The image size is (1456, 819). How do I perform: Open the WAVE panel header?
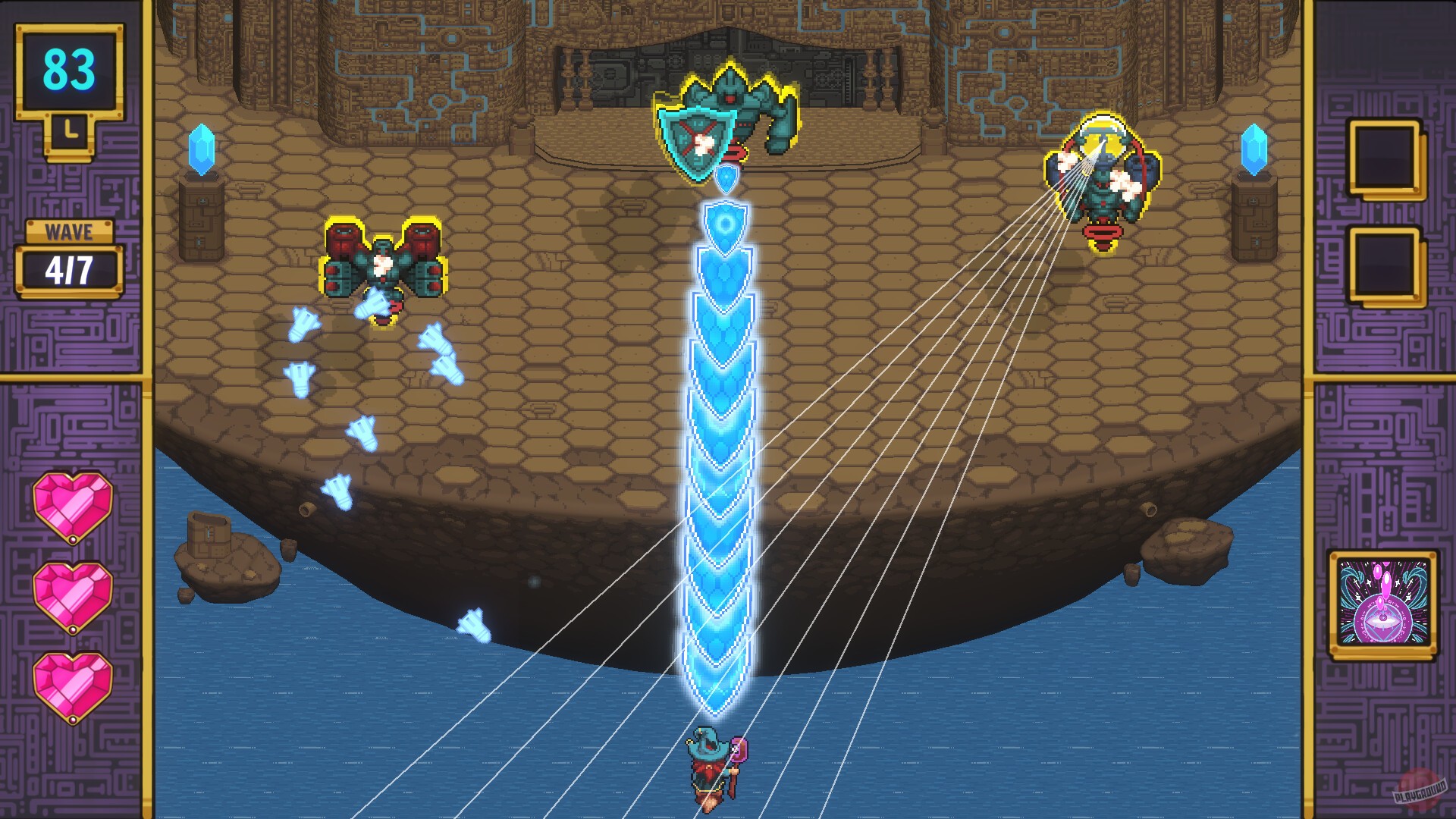[x=68, y=231]
